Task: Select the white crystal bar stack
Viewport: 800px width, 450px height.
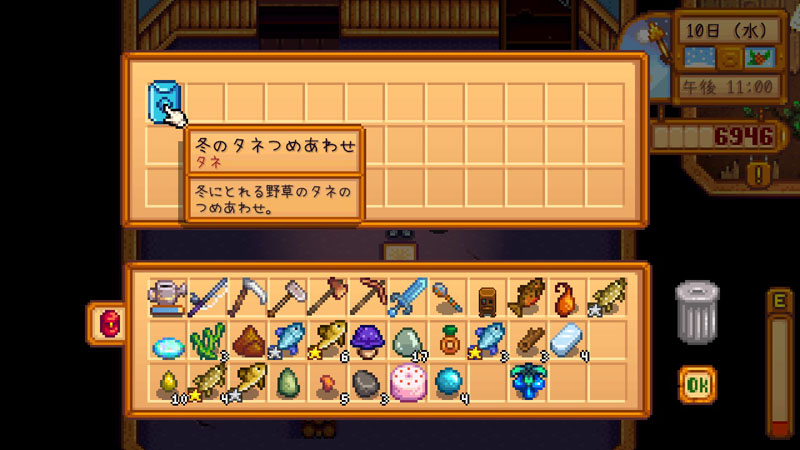Action: pos(567,339)
